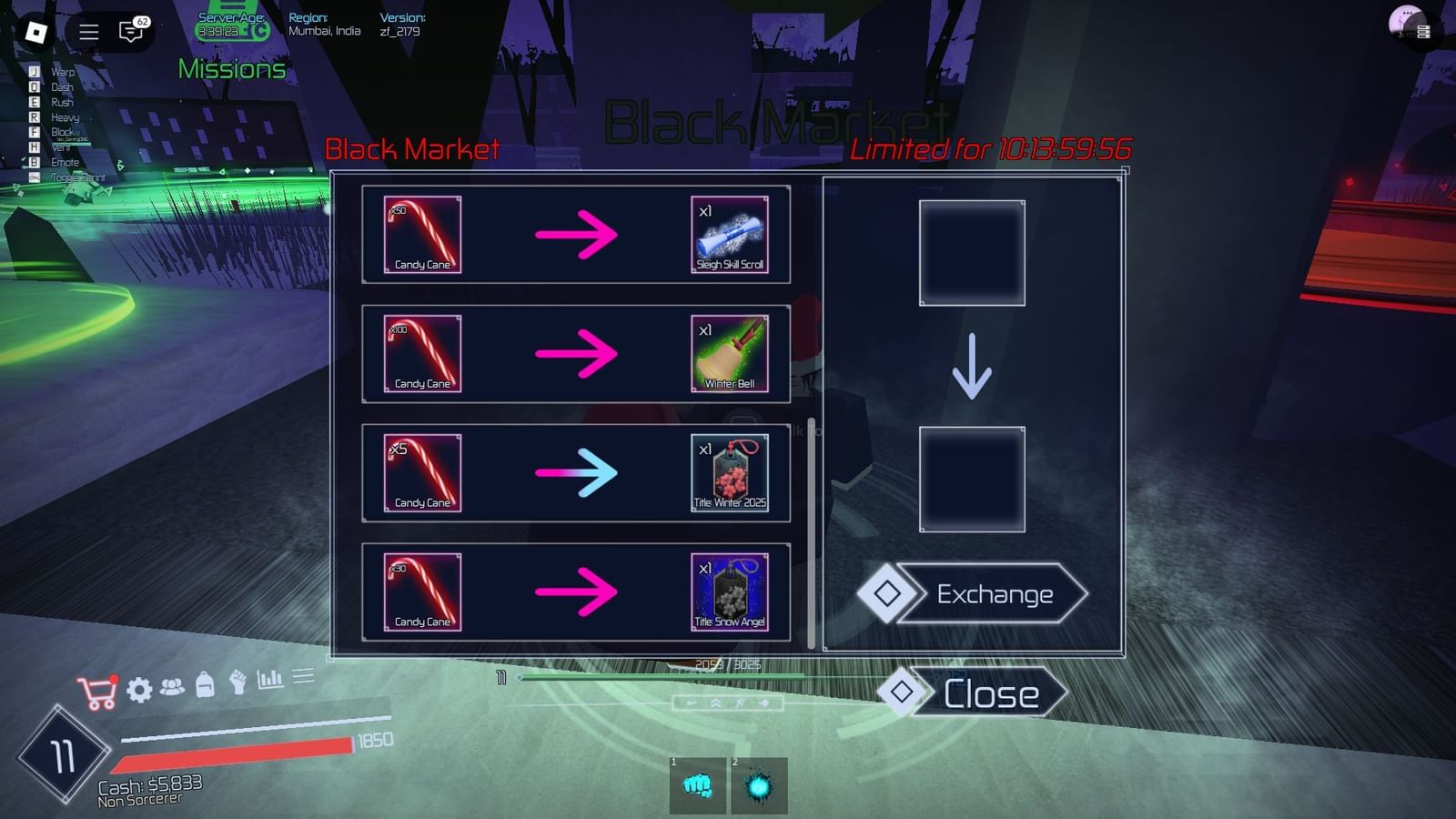1456x819 pixels.
Task: Select the Winter Bell exchange offer
Action: pyautogui.click(x=576, y=355)
